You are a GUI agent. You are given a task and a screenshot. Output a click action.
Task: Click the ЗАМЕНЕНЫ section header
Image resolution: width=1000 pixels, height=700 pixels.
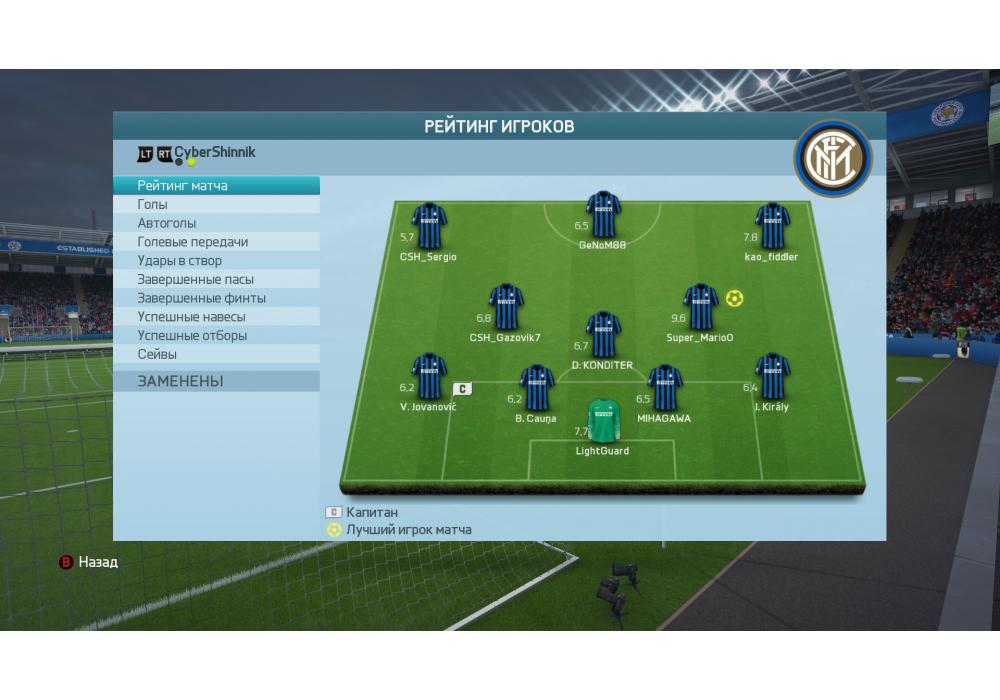coord(216,381)
